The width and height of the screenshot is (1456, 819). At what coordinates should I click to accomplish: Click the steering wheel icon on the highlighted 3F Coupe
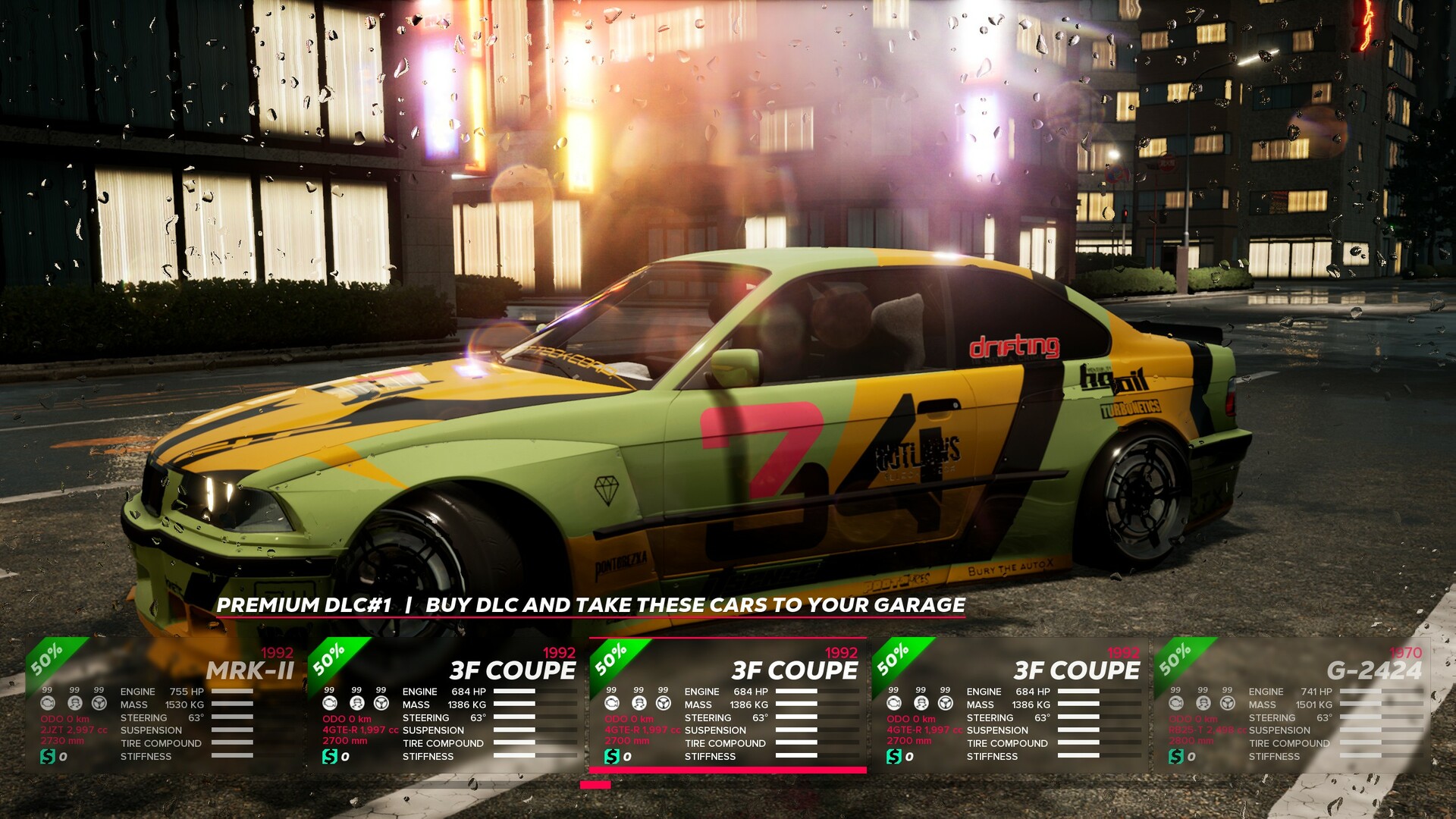(x=664, y=704)
